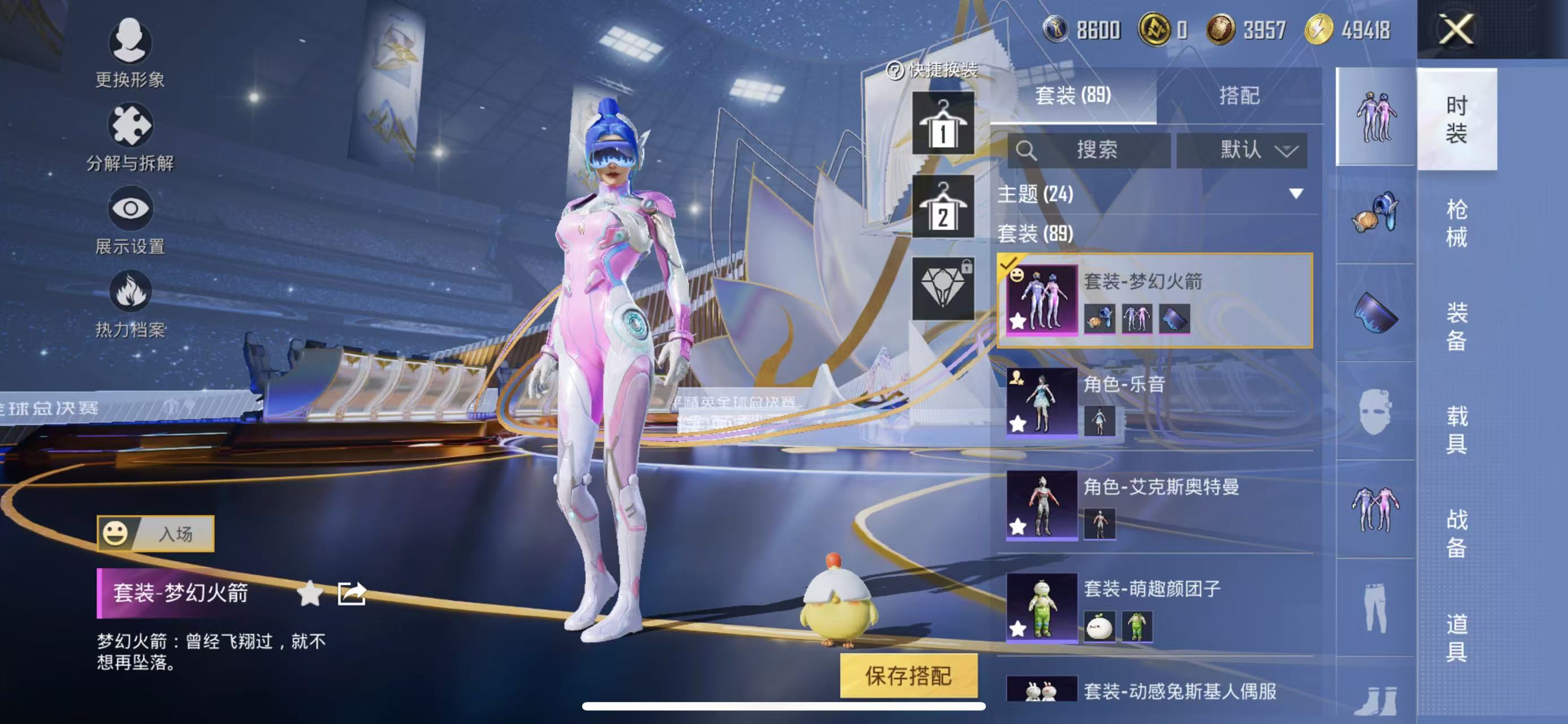
Task: Share the 梦幻火箭 outfit
Action: click(x=352, y=593)
